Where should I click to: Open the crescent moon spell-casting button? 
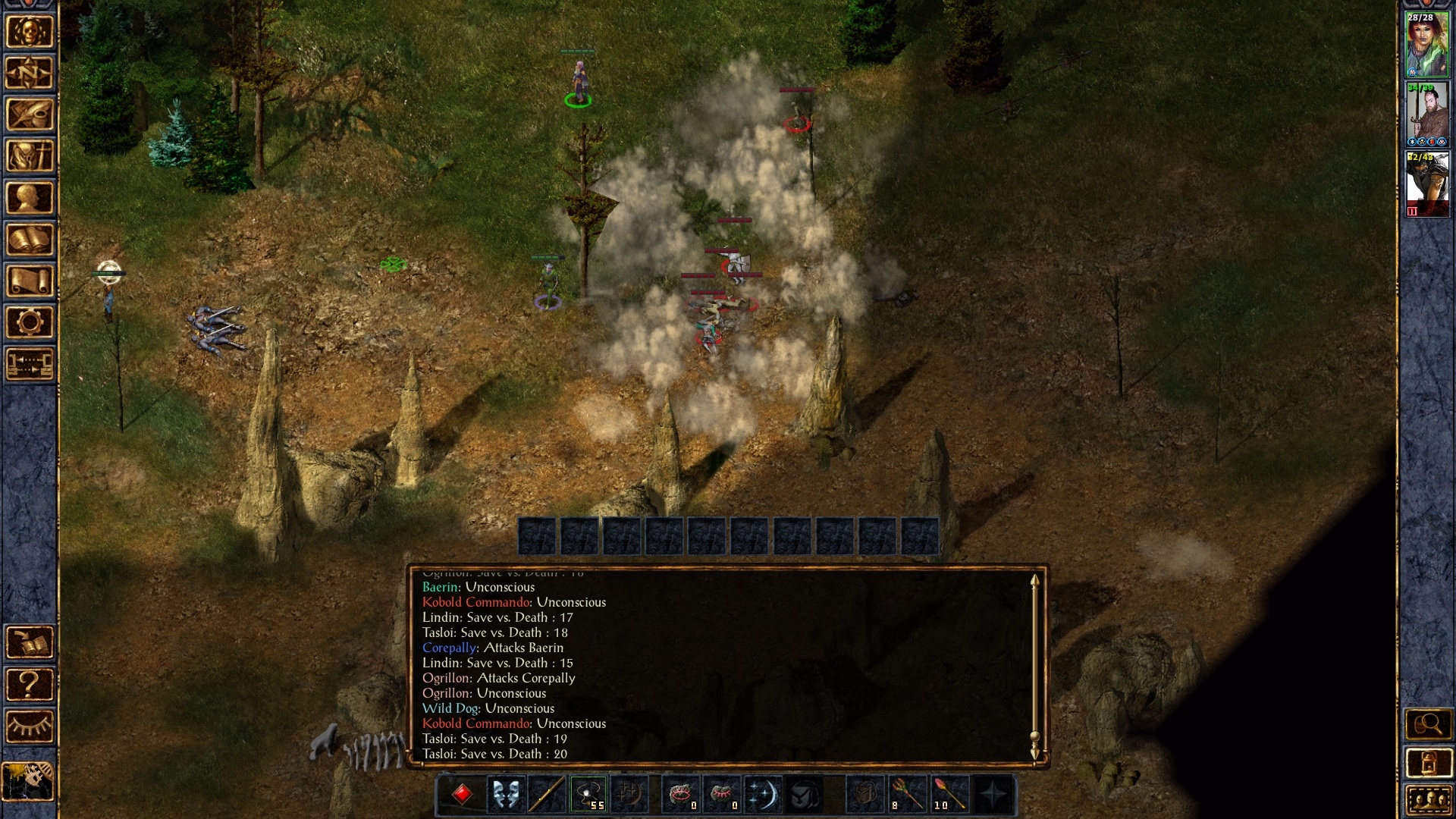click(762, 795)
